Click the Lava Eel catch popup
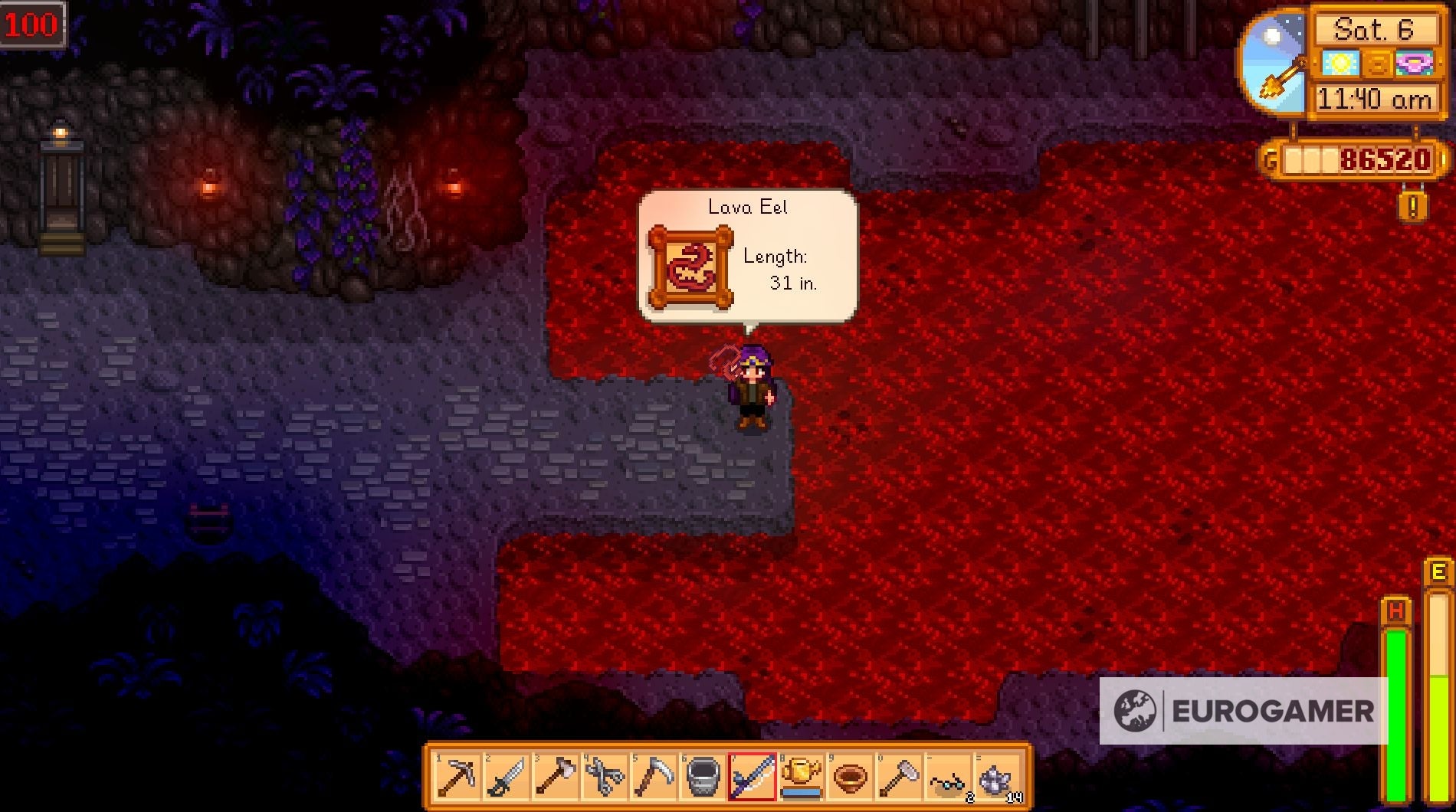The image size is (1456, 812). point(747,253)
